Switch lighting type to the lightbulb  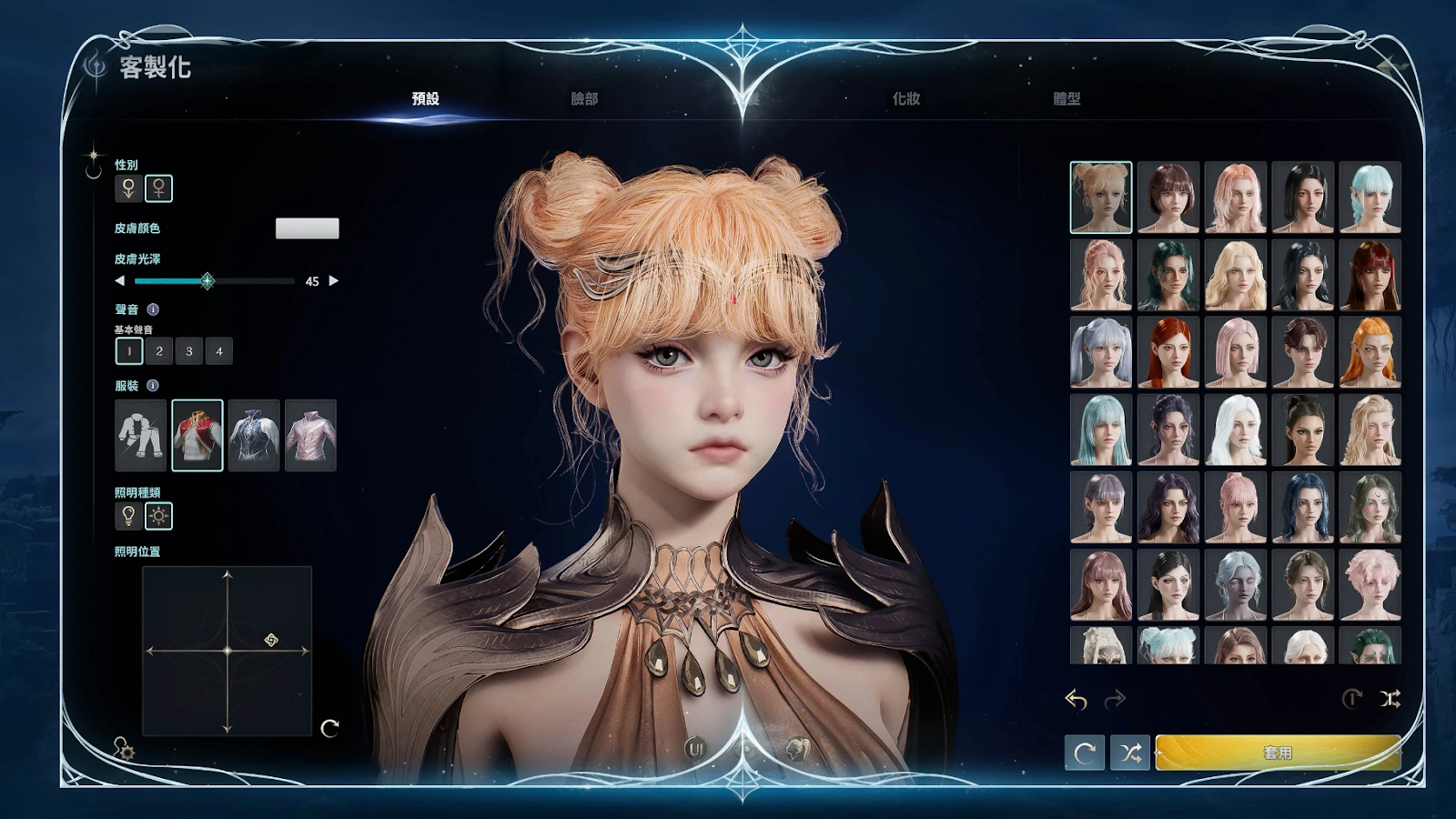pyautogui.click(x=128, y=516)
